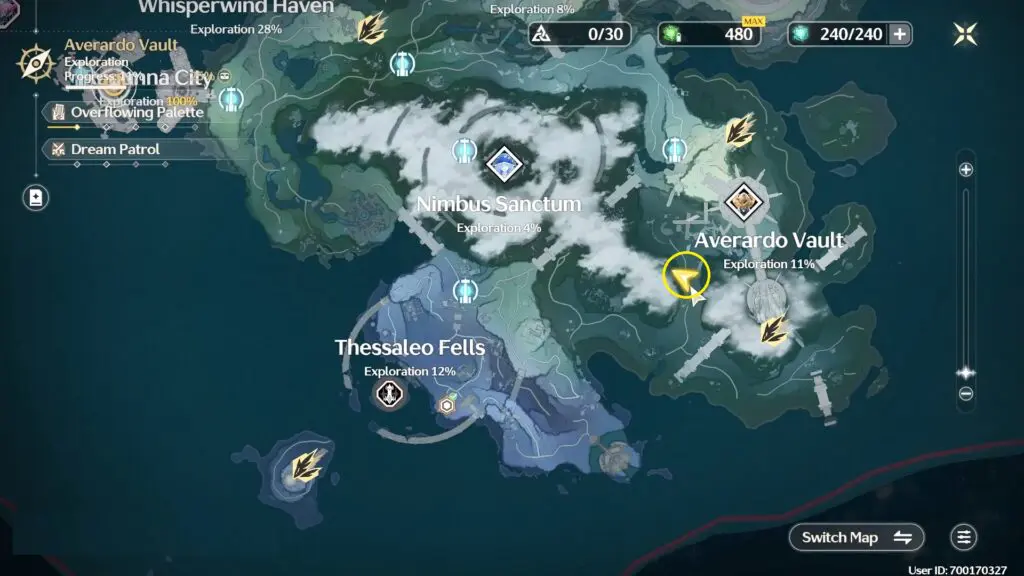The width and height of the screenshot is (1024, 576).
Task: Zoom in the map with plus button
Action: (x=966, y=170)
